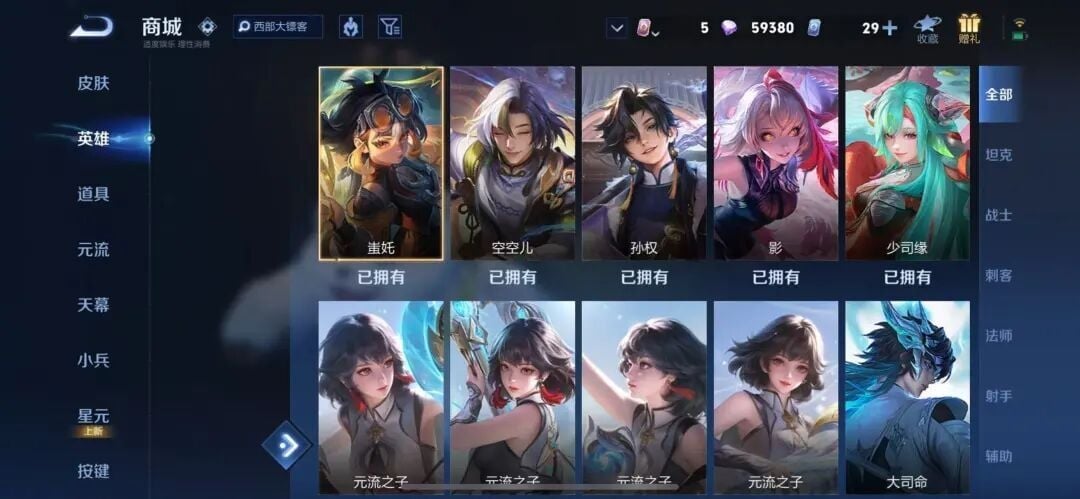
Task: Switch to the 元流 category
Action: point(93,249)
